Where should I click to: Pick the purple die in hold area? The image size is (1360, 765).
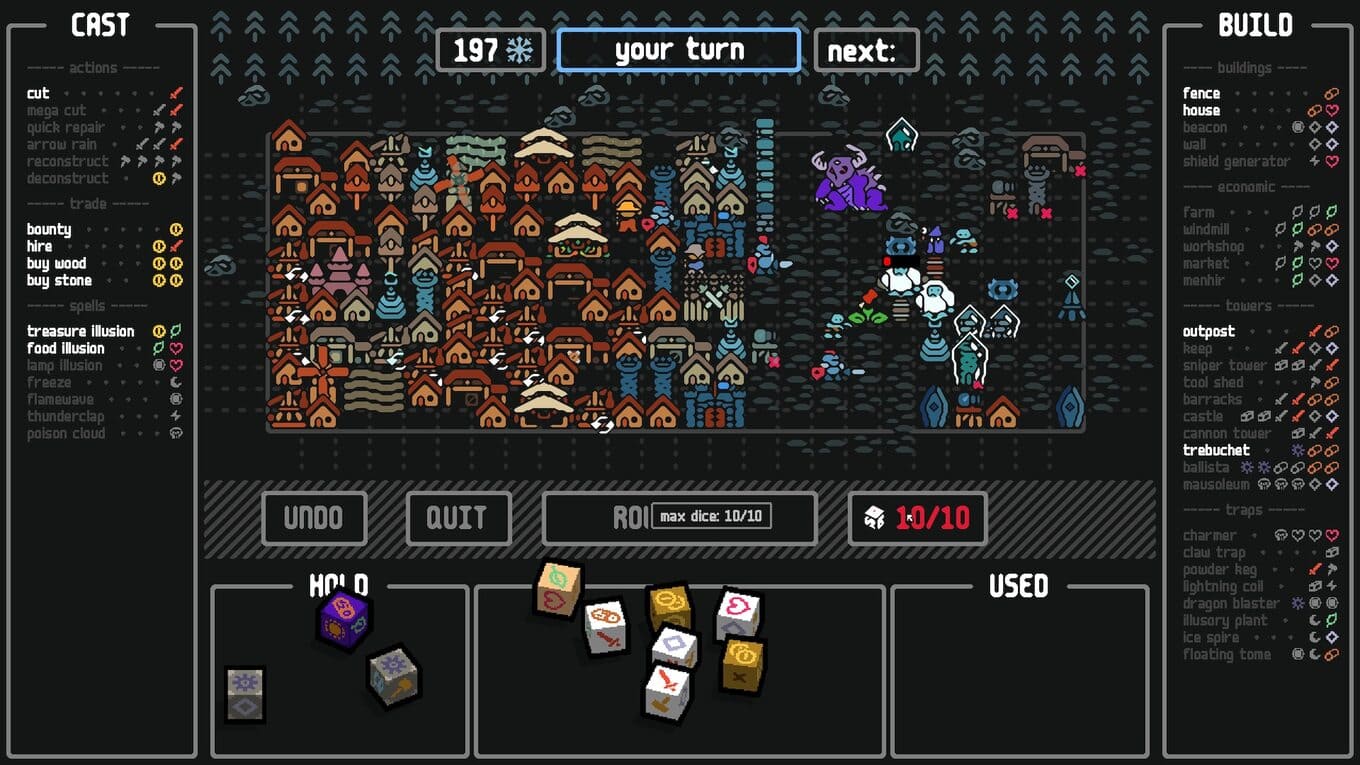coord(344,619)
